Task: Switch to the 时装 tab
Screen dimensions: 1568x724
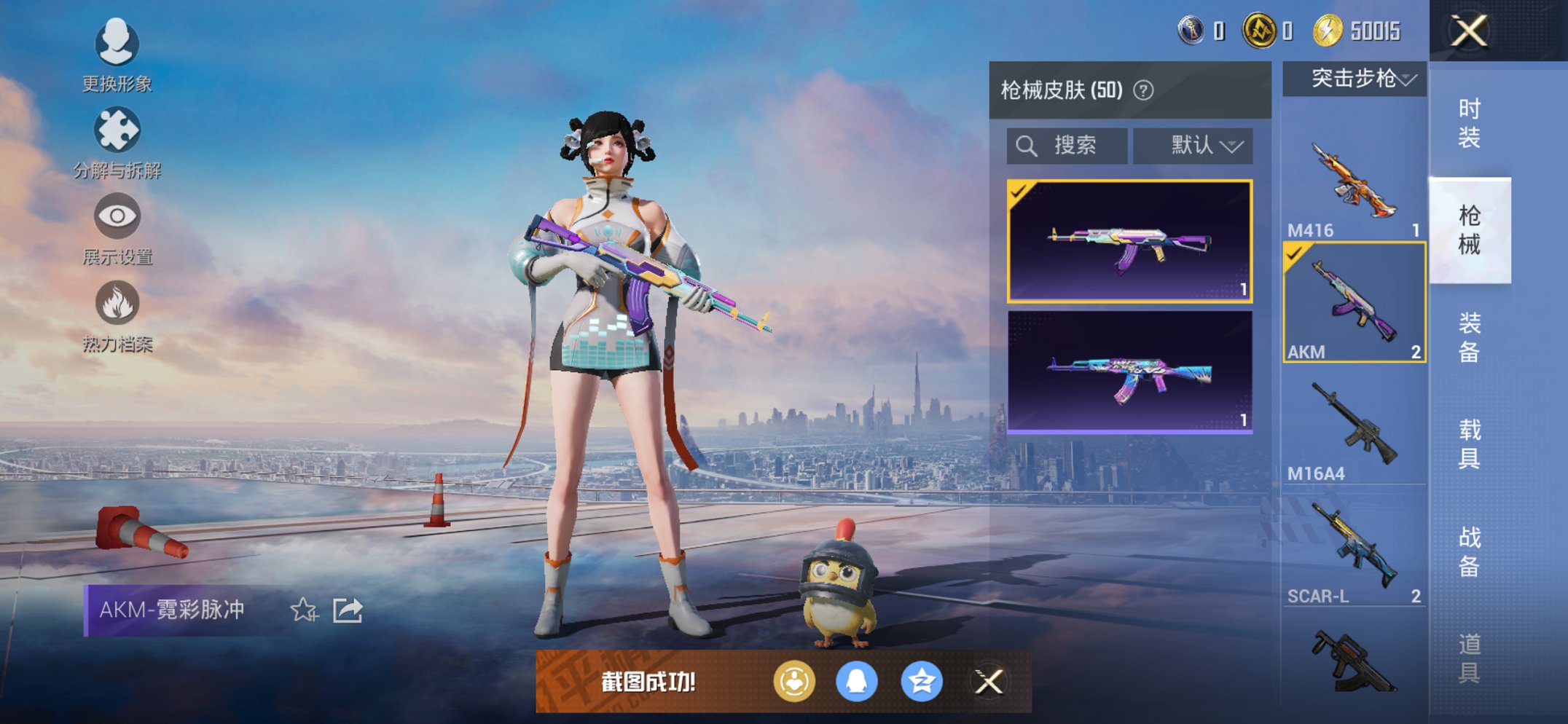Action: [x=1469, y=122]
